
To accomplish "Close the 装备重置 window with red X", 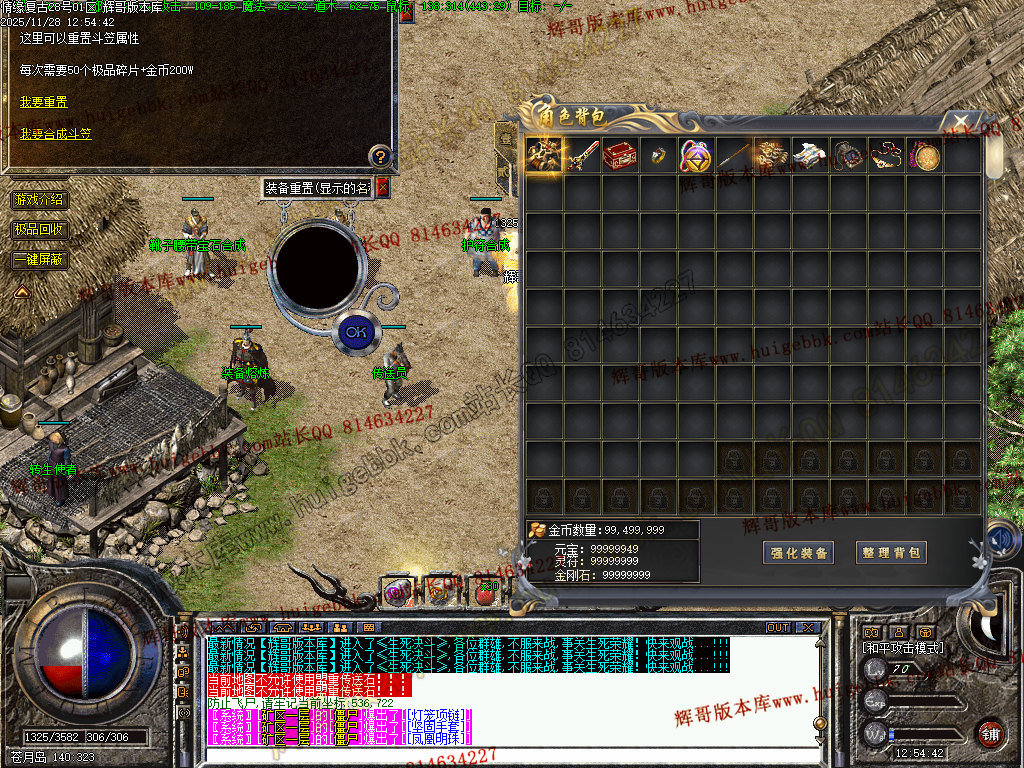I will 381,188.
